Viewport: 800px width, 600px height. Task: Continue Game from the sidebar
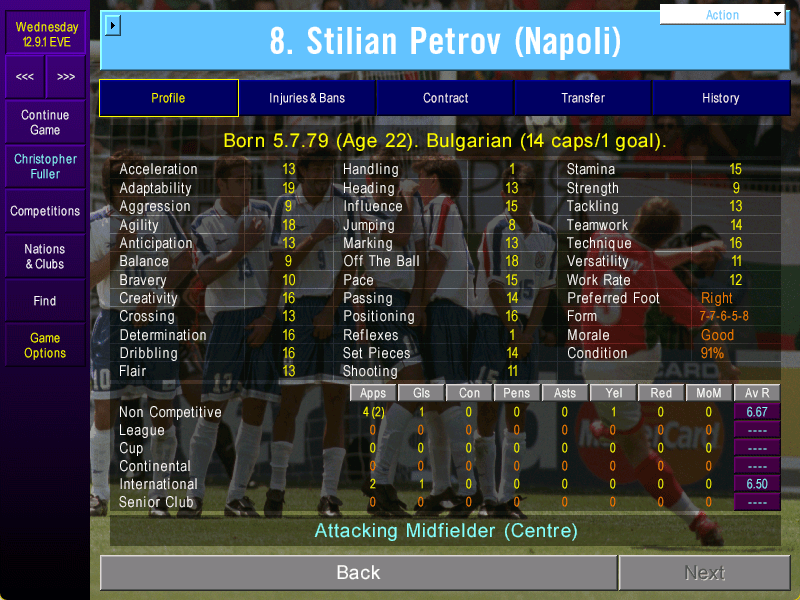[x=45, y=123]
